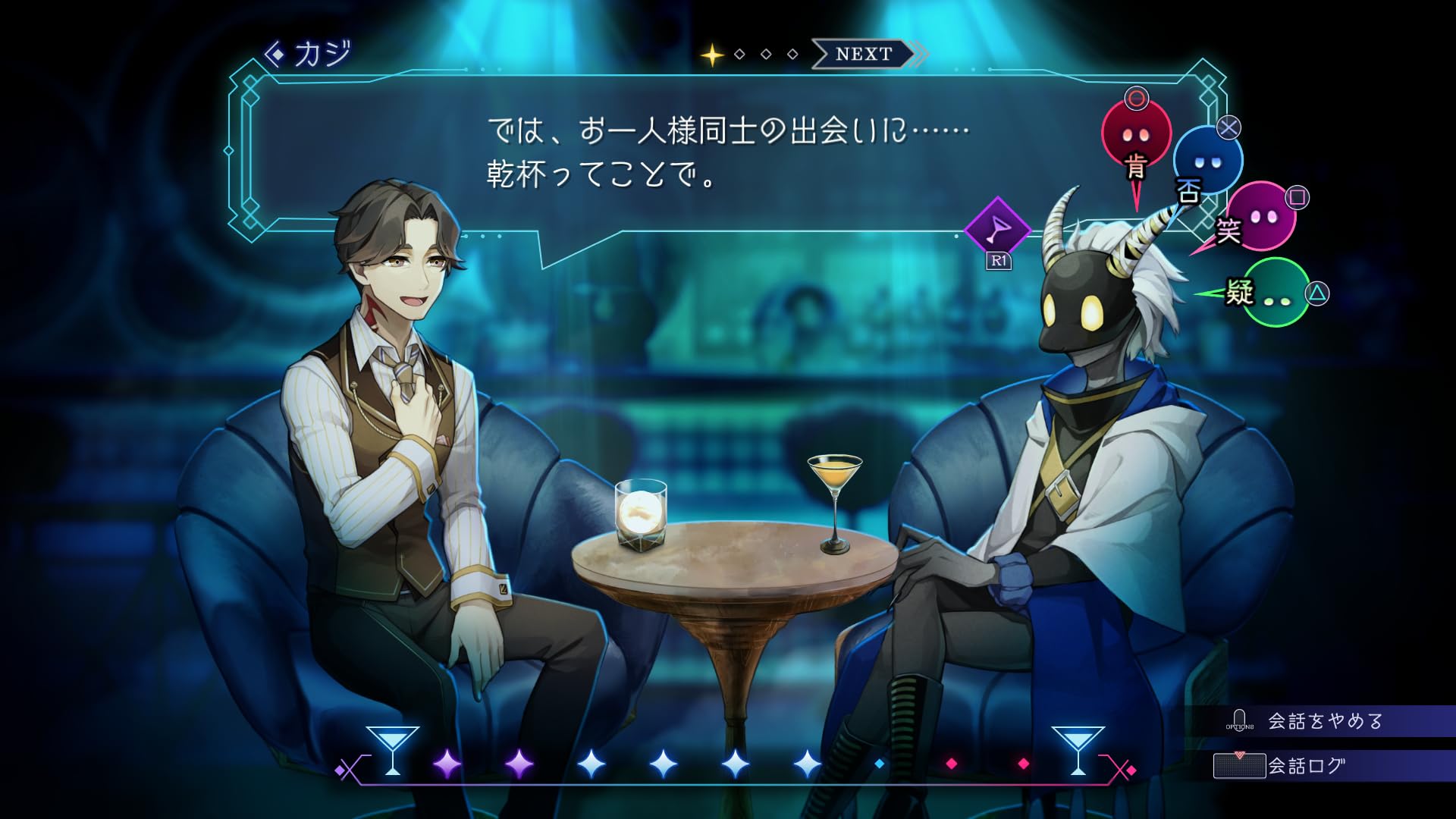Pick the pink 笑 laugh reaction
Image resolution: width=1456 pixels, height=819 pixels.
[x=1260, y=217]
